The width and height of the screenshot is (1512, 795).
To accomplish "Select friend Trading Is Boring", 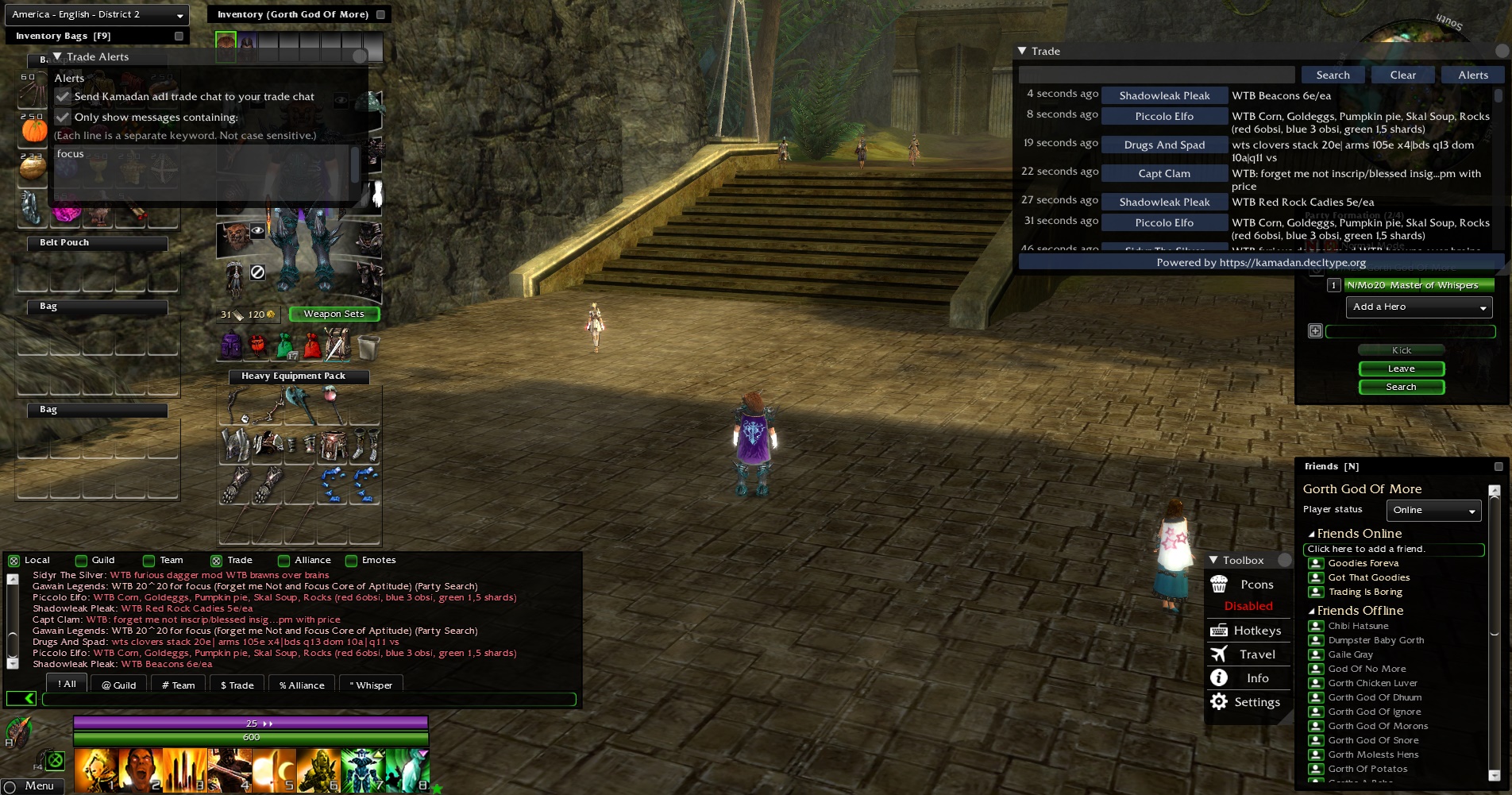I will click(1364, 592).
